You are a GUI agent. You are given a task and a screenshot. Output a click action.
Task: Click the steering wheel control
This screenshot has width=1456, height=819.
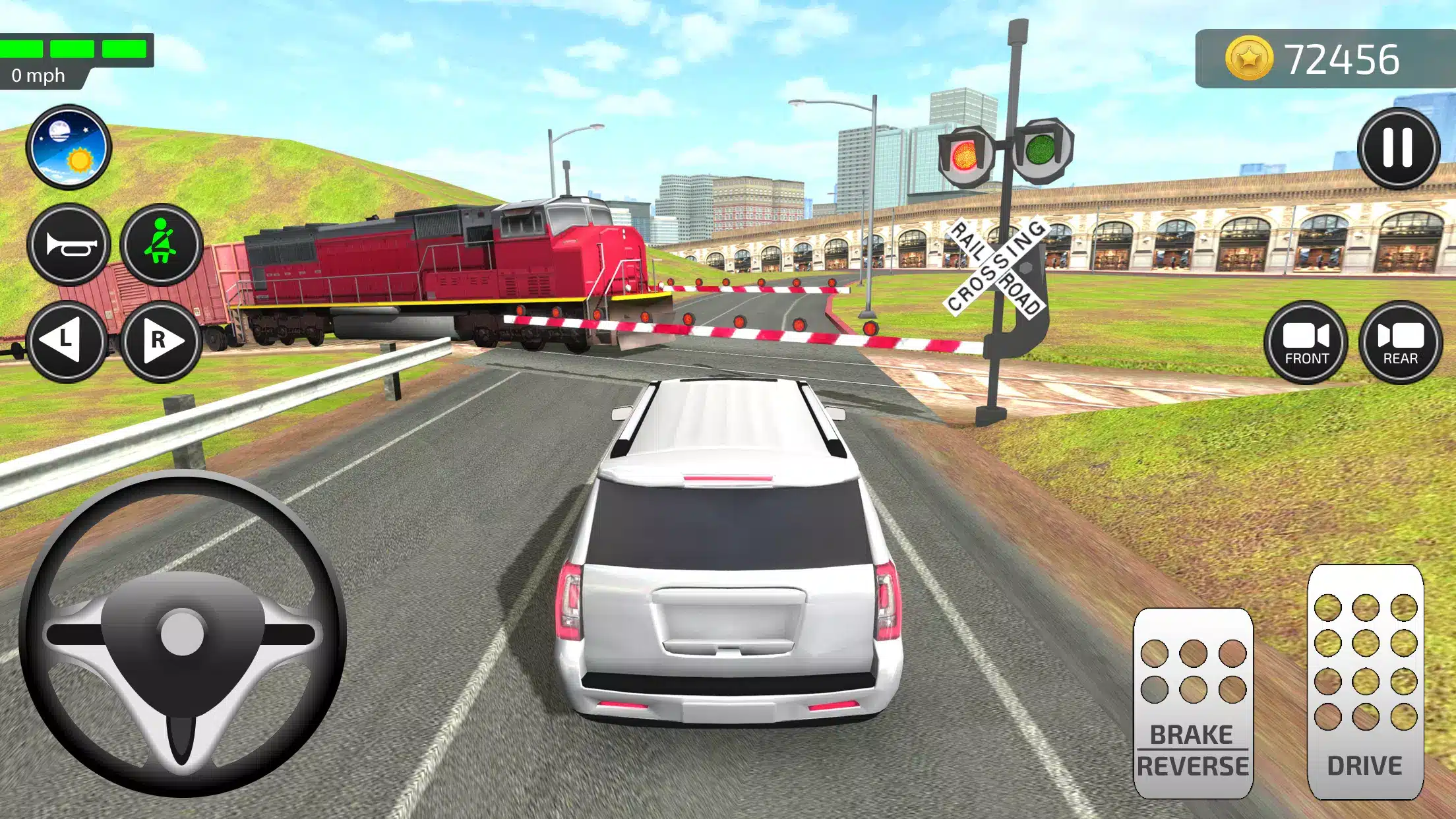[x=182, y=633]
